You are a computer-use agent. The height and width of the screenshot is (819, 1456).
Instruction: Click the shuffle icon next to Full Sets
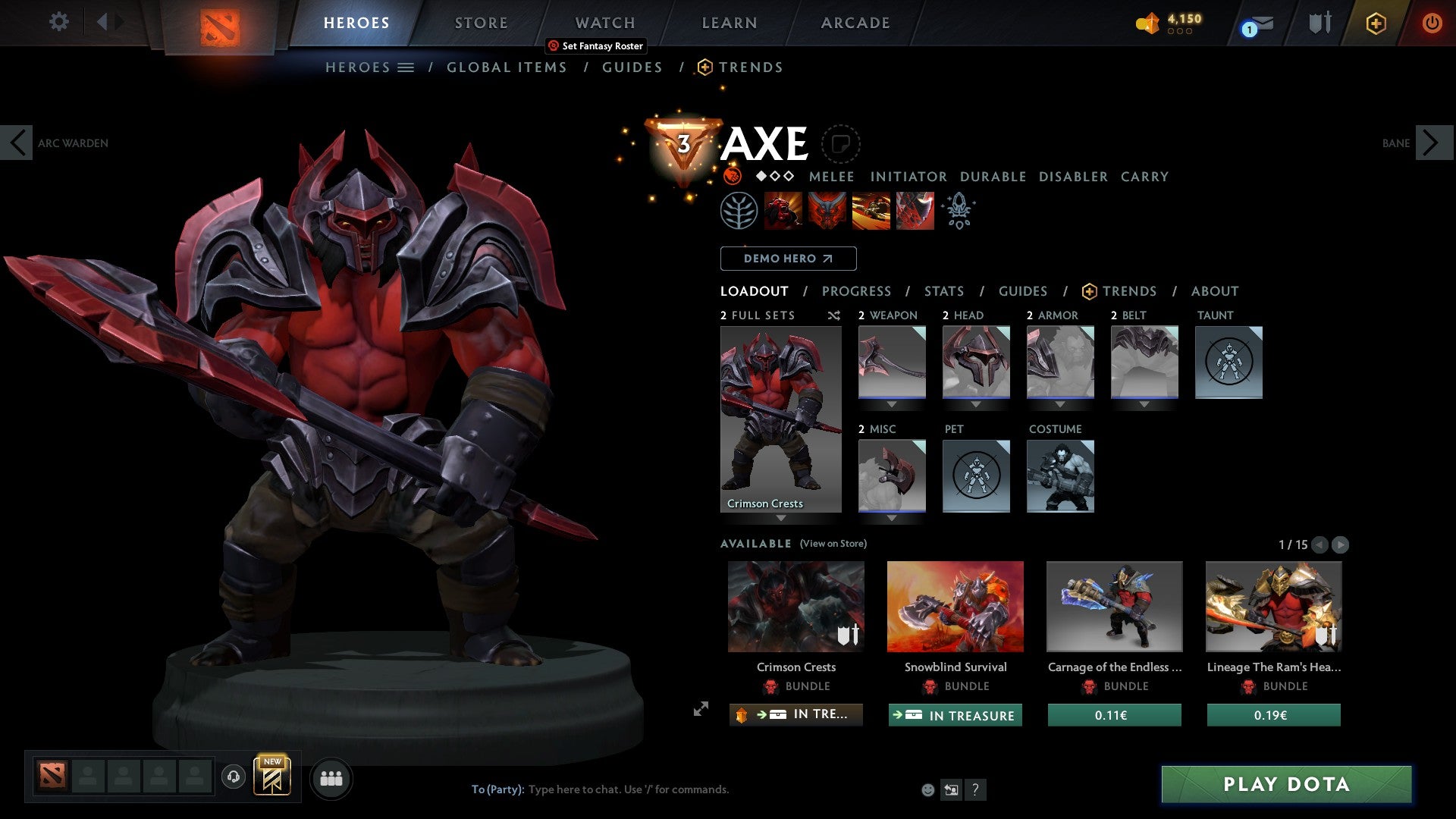pyautogui.click(x=833, y=315)
